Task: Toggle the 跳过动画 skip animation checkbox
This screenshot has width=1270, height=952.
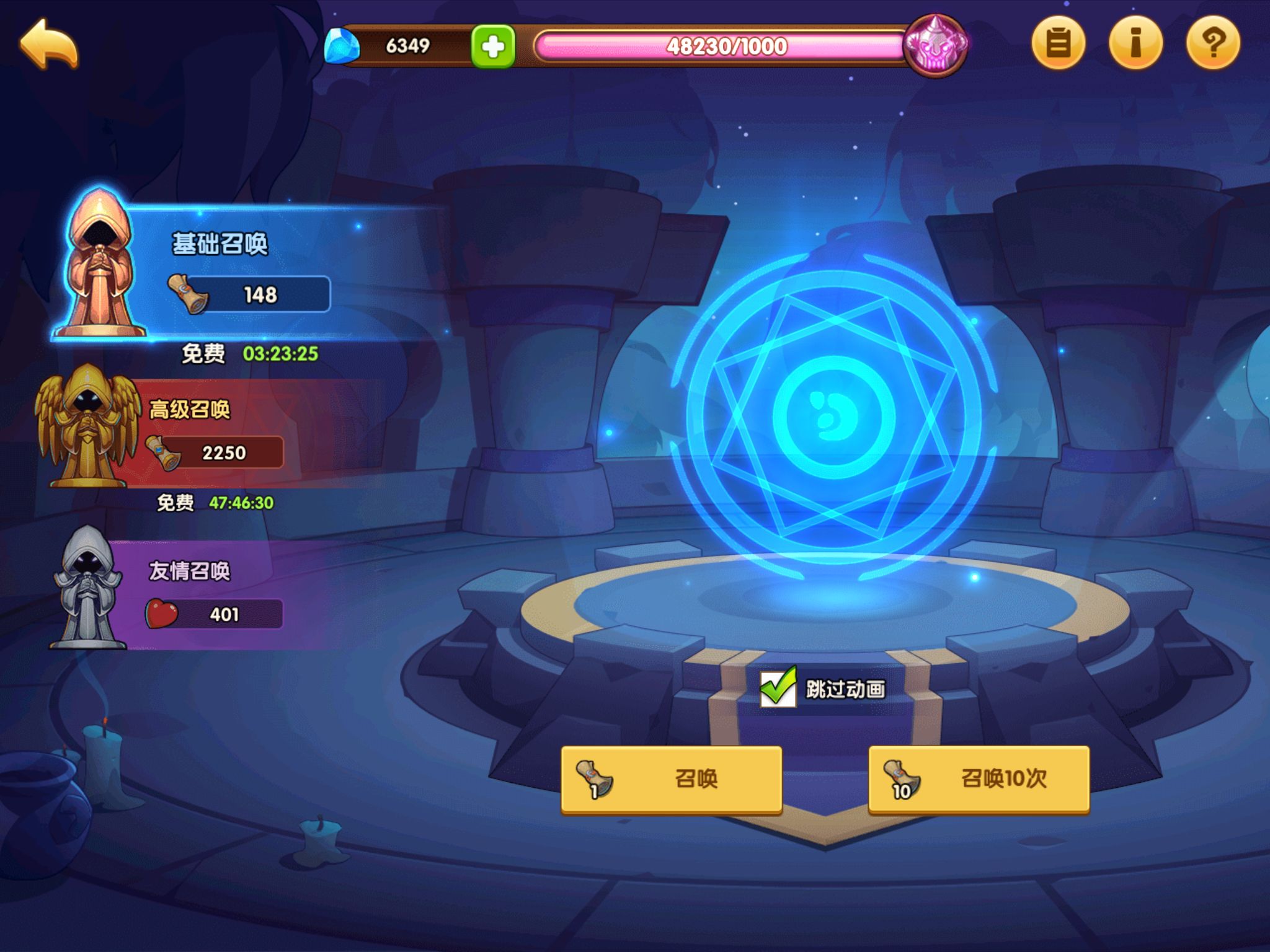Action: (x=778, y=688)
